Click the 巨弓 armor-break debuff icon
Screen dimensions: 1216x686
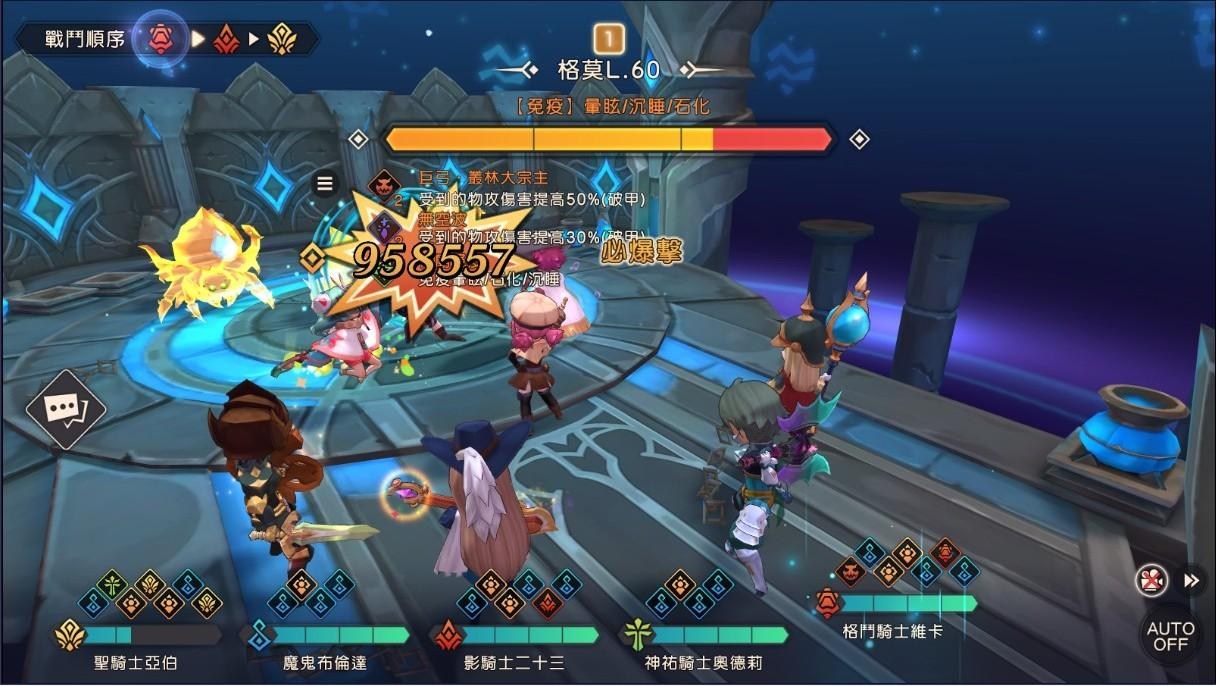coord(383,186)
